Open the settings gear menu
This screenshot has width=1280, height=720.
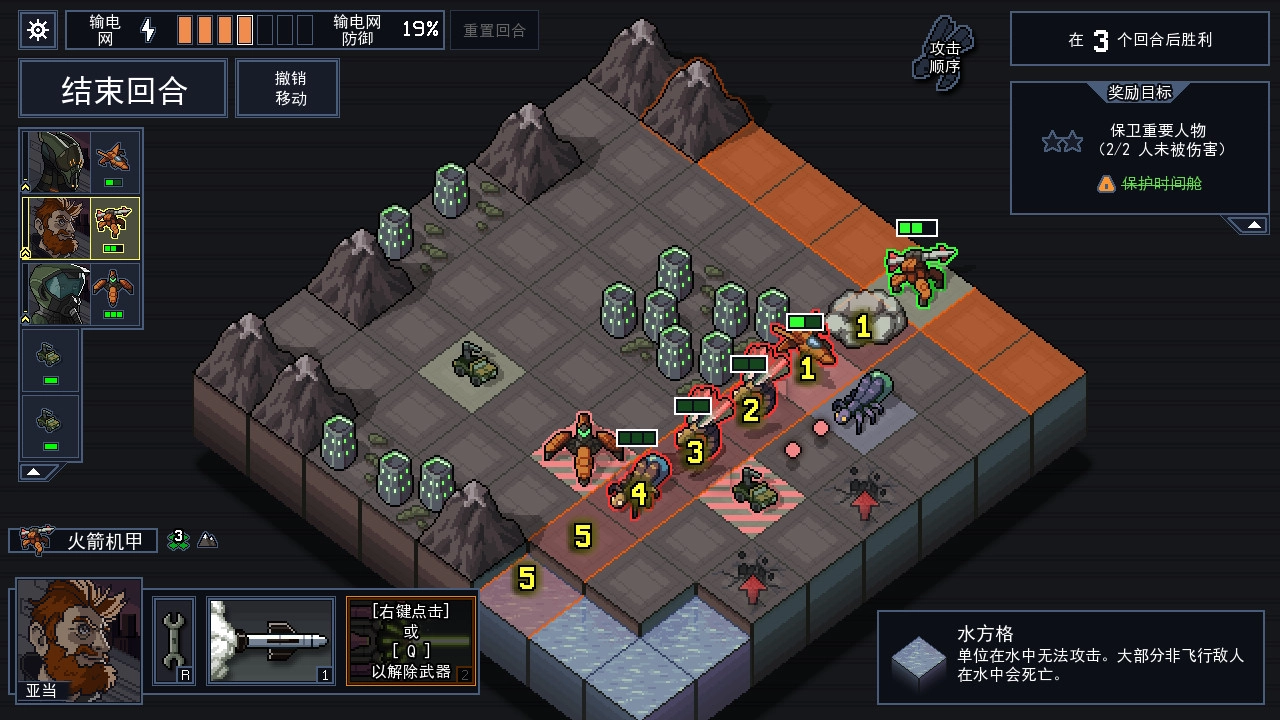point(37,30)
